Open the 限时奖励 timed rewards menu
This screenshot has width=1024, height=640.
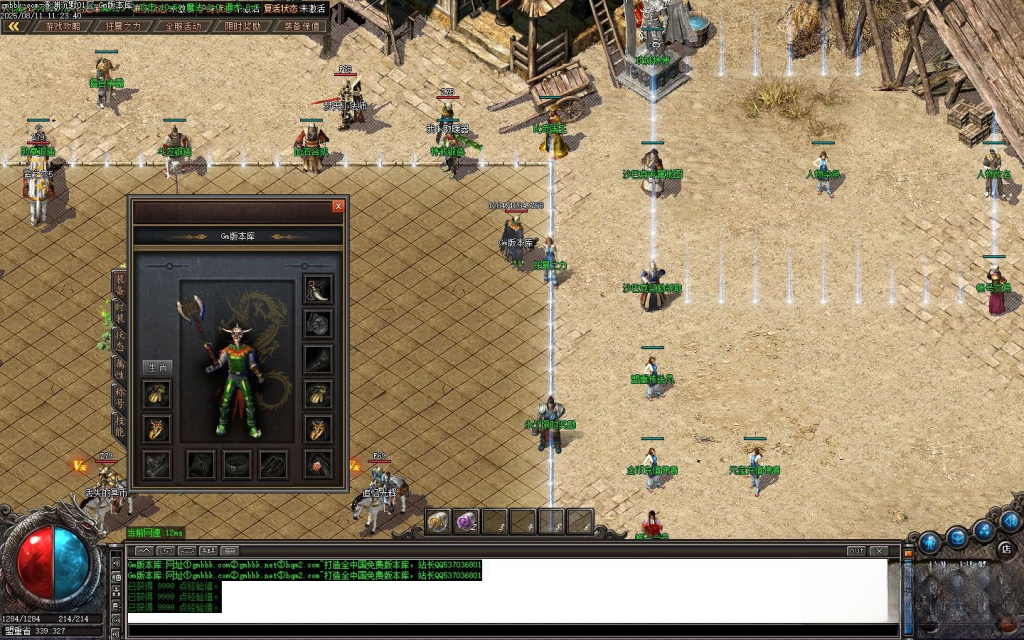click(241, 27)
